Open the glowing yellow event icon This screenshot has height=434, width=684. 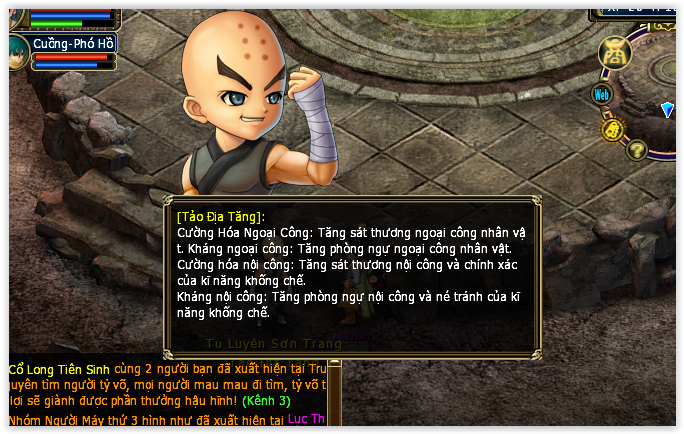click(x=612, y=129)
